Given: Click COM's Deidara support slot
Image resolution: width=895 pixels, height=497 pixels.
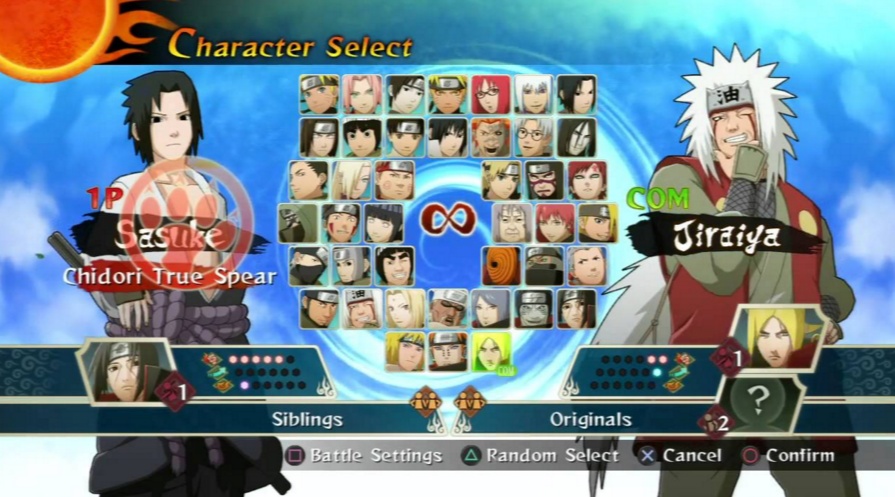Looking at the screenshot, I should (779, 339).
